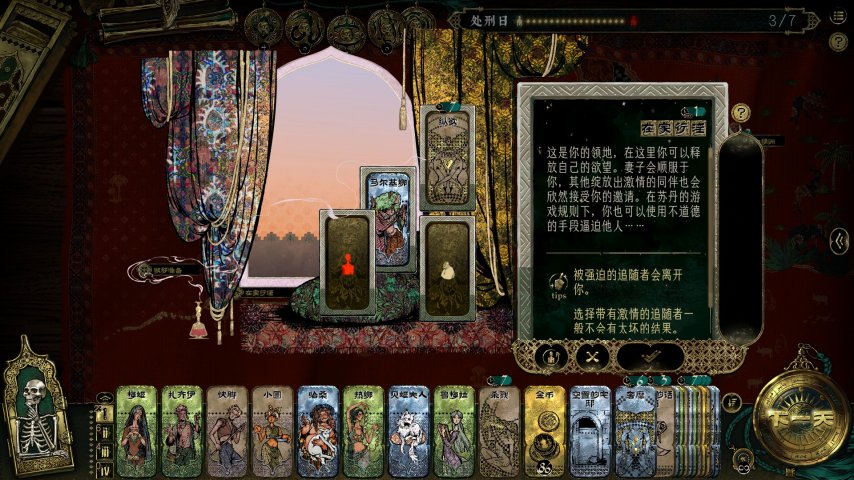Image resolution: width=854 pixels, height=480 pixels.
Task: Switch to hand page tab II
Action: 104,430
